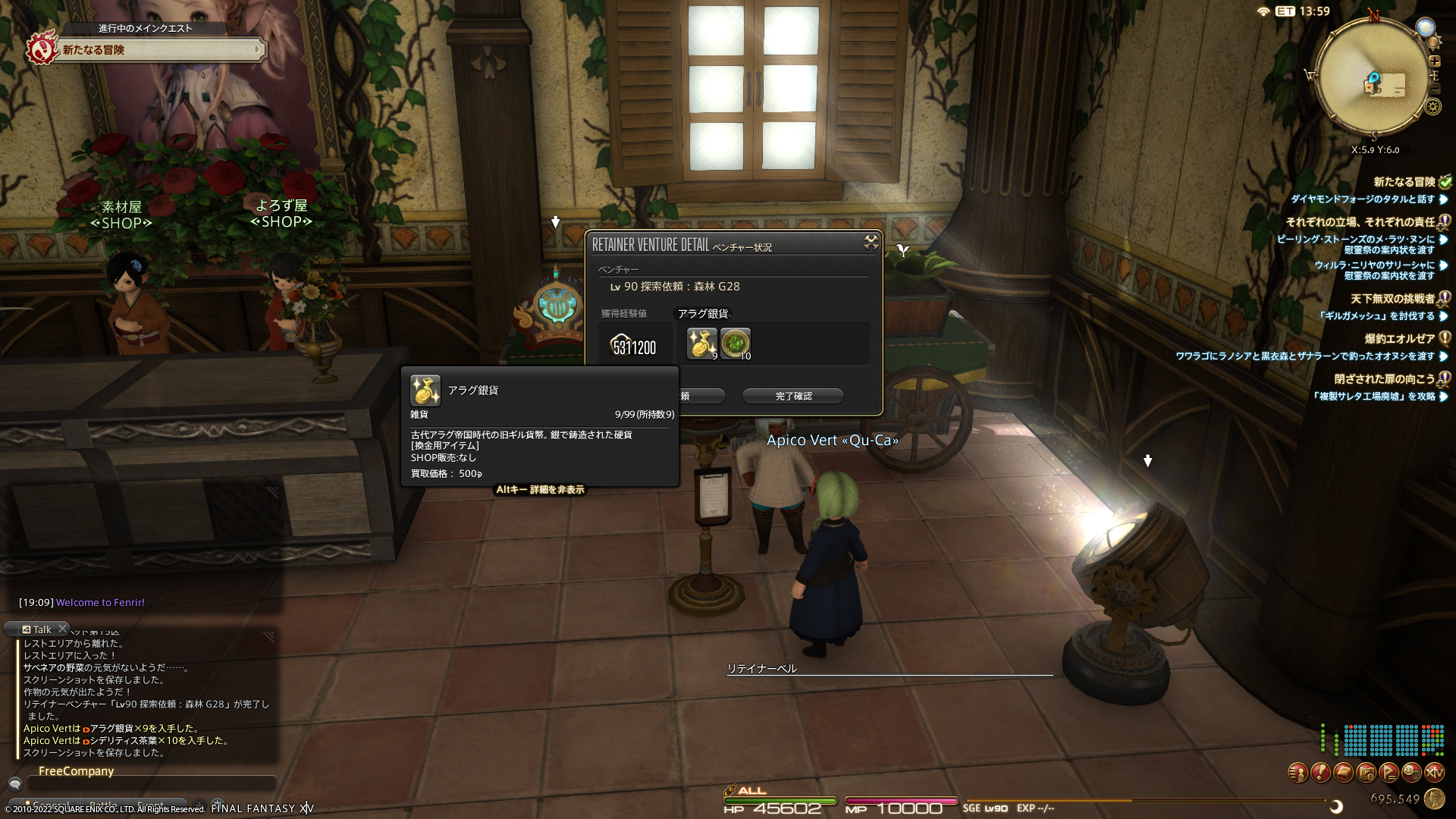Viewport: 1456px width, 819px height.
Task: Select quest tracker entry 爆釣エオルゼア
Action: coord(1399,339)
